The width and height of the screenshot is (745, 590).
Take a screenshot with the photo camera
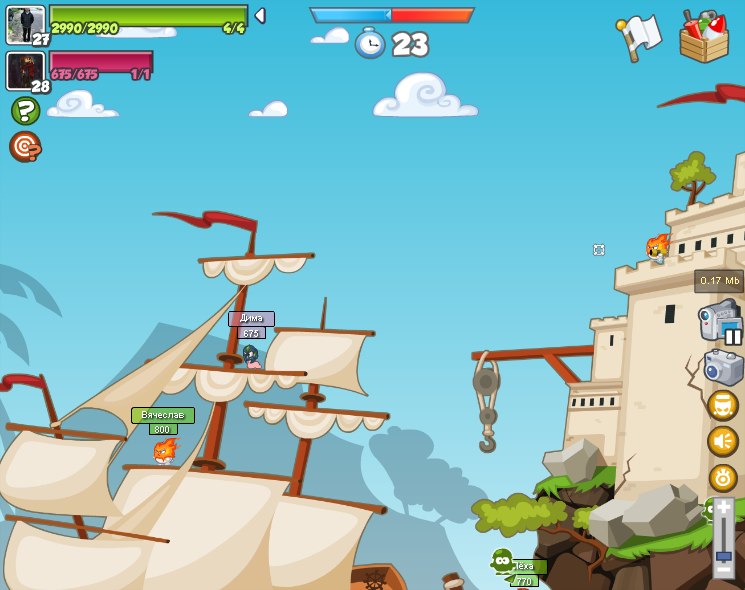point(723,367)
